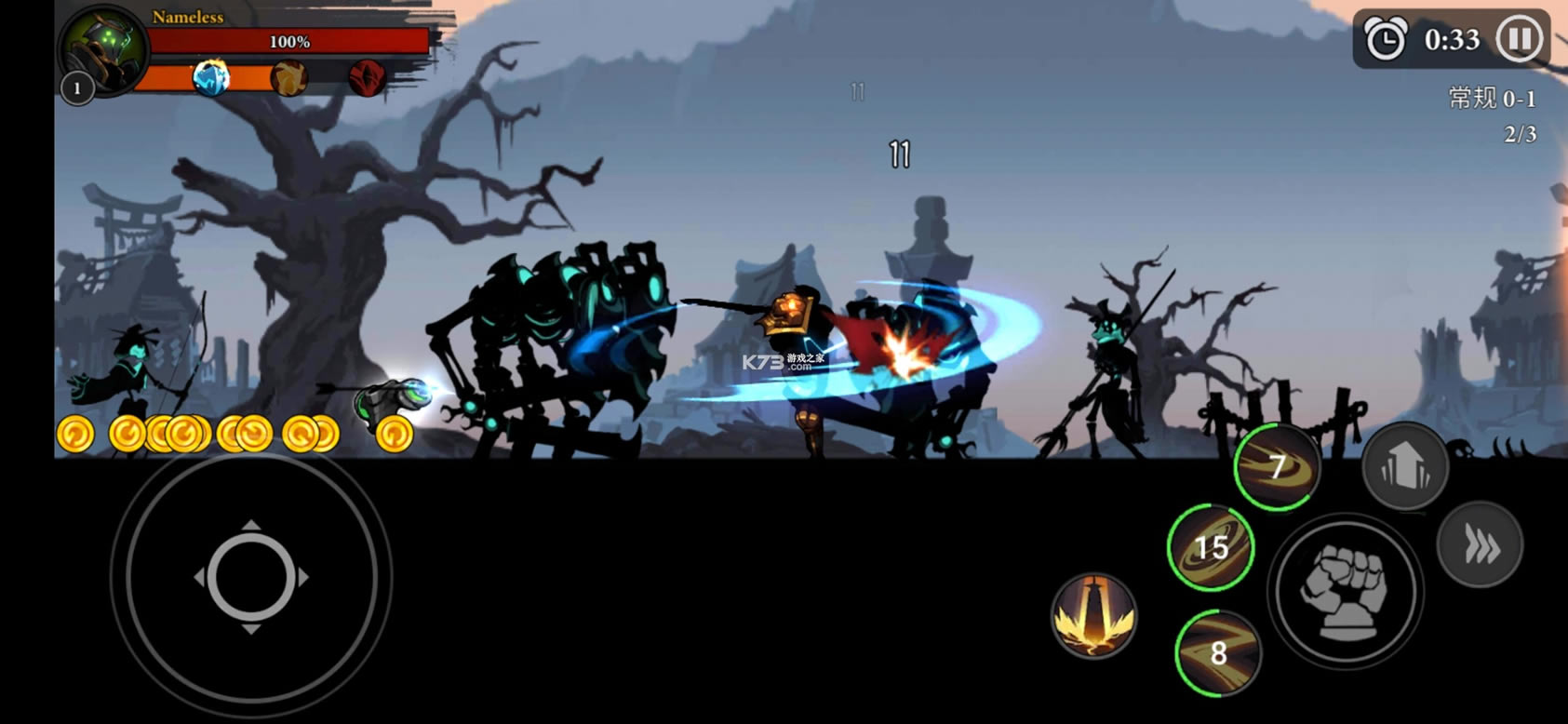Tap the virtual joystick center
Screen dimensions: 1568x724
[251, 577]
